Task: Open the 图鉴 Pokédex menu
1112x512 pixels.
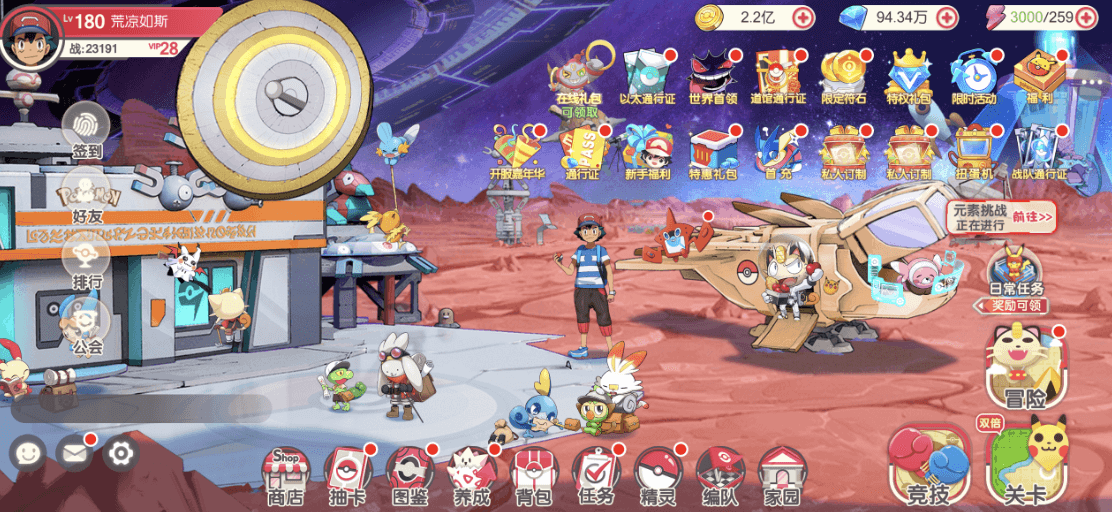Action: [x=409, y=474]
